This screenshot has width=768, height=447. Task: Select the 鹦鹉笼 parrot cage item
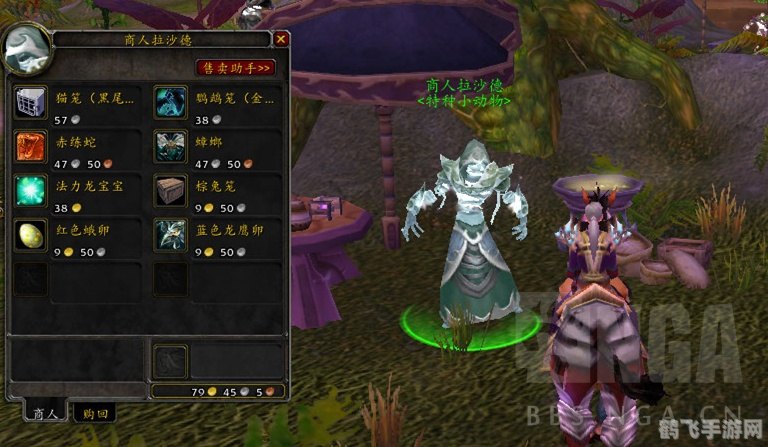[169, 101]
